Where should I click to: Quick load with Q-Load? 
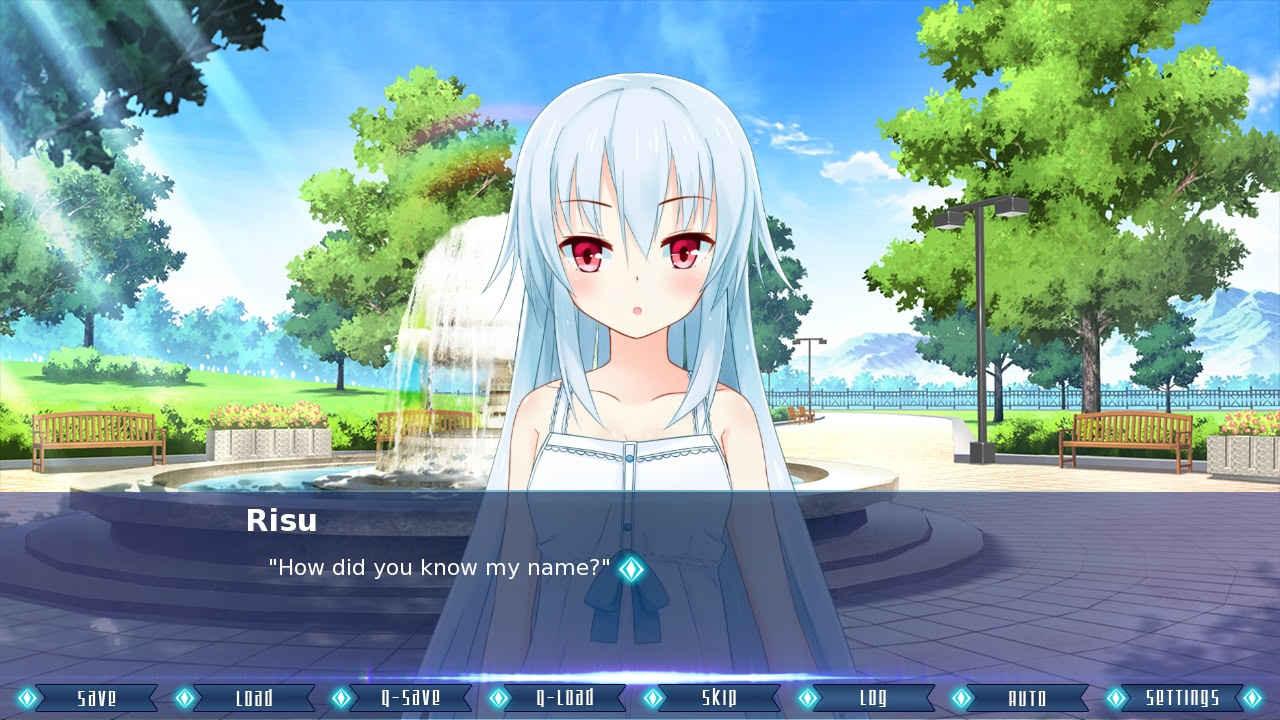[565, 698]
